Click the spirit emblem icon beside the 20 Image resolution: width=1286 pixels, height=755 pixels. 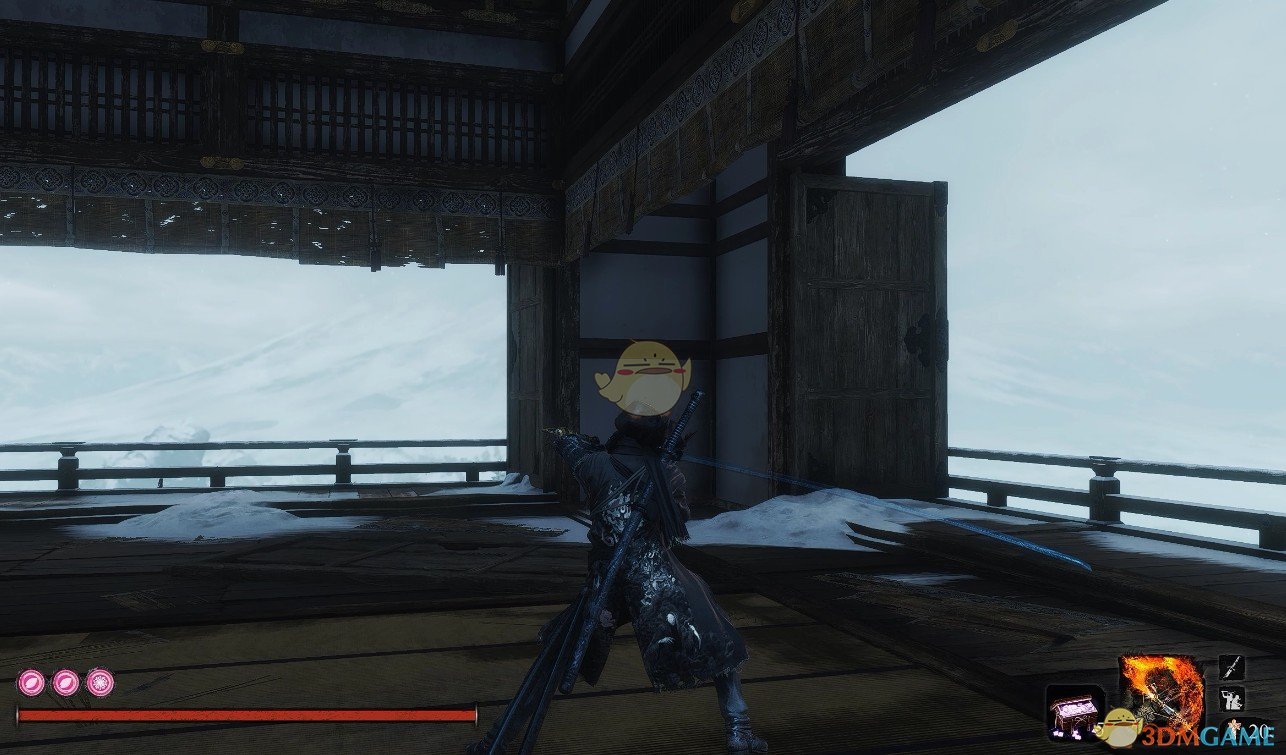(1234, 724)
